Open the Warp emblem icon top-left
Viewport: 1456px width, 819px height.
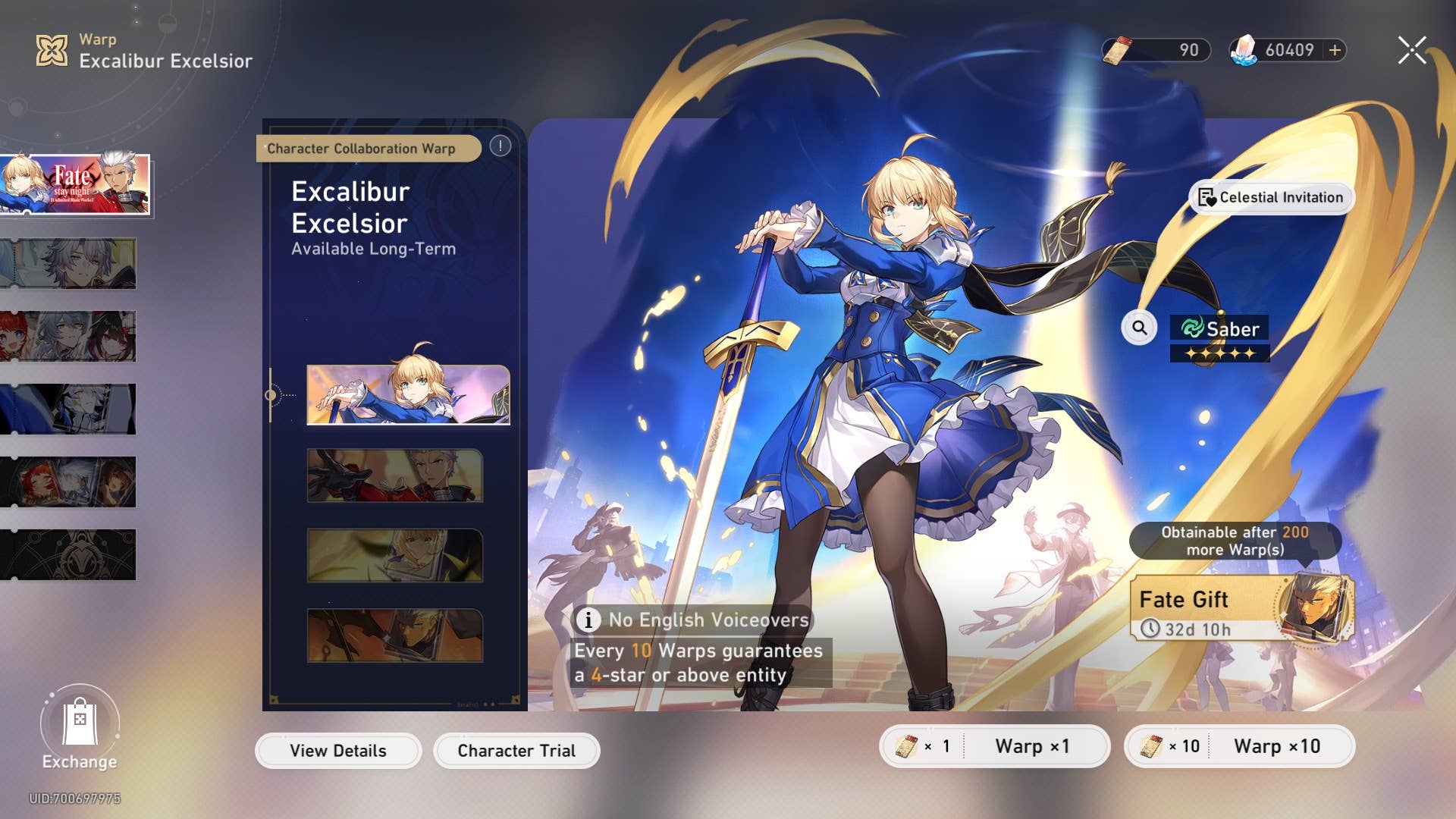(52, 50)
